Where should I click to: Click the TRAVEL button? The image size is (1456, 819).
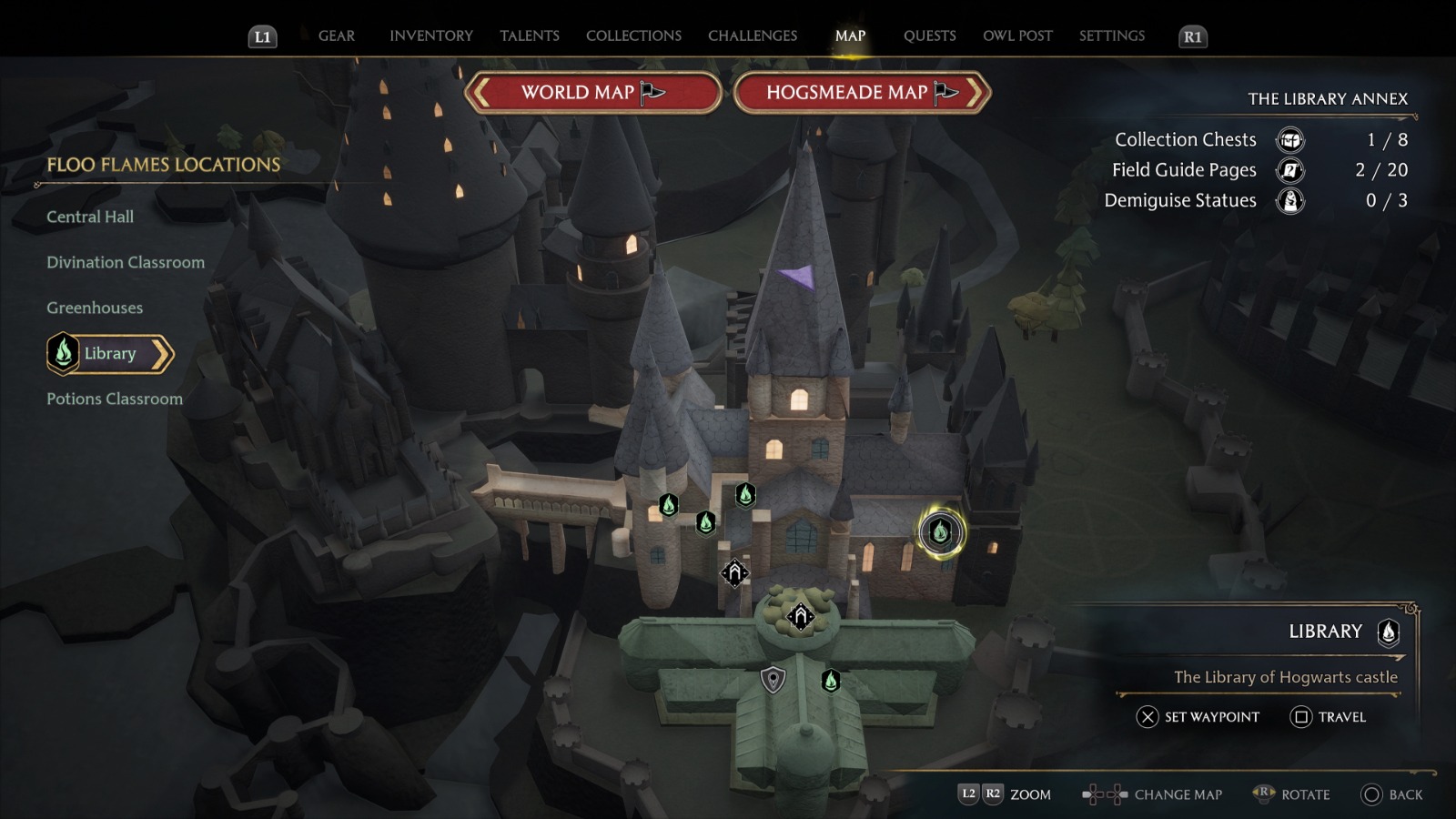1329,718
